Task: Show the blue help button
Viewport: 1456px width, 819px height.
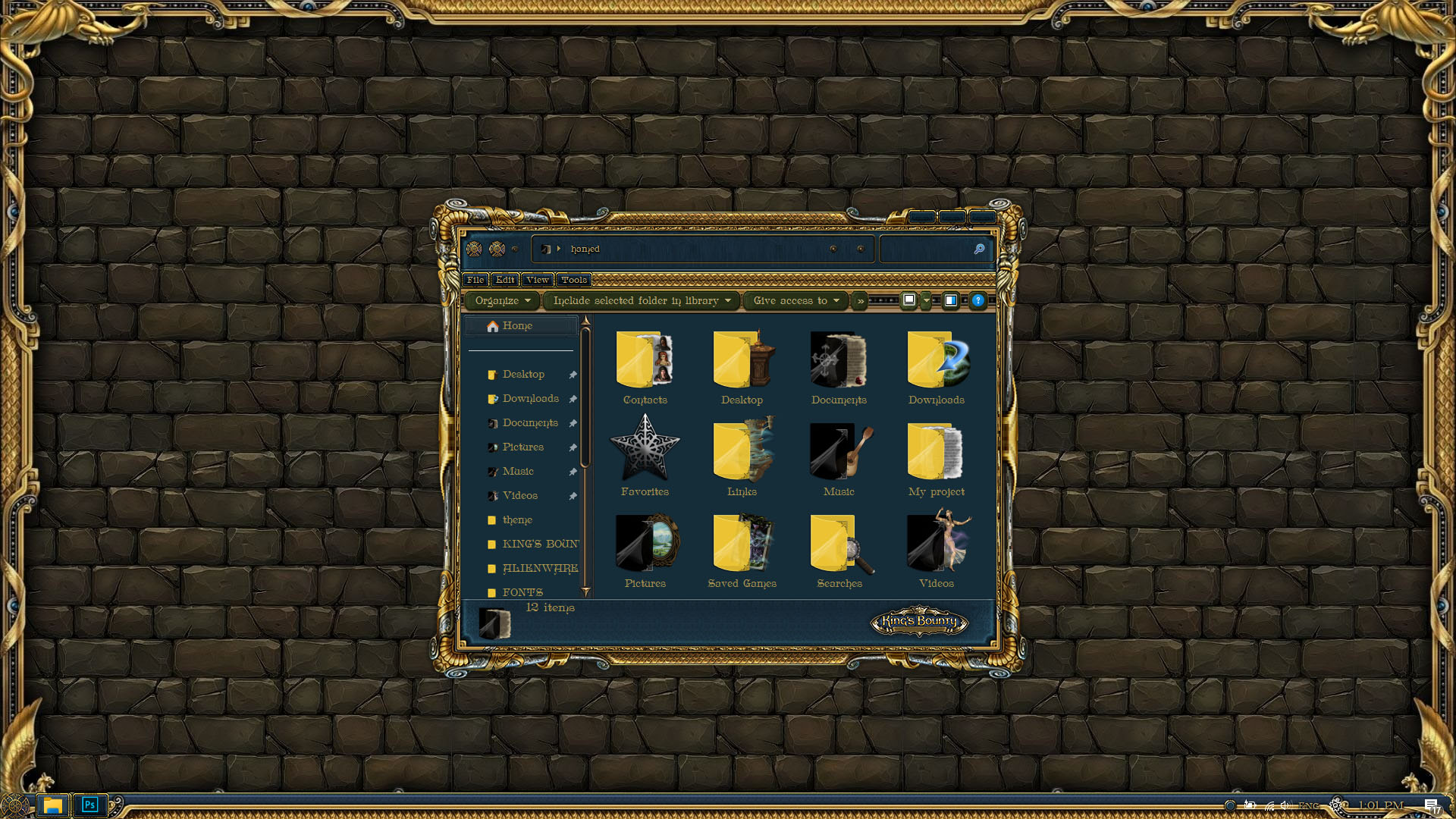Action: coord(978,300)
